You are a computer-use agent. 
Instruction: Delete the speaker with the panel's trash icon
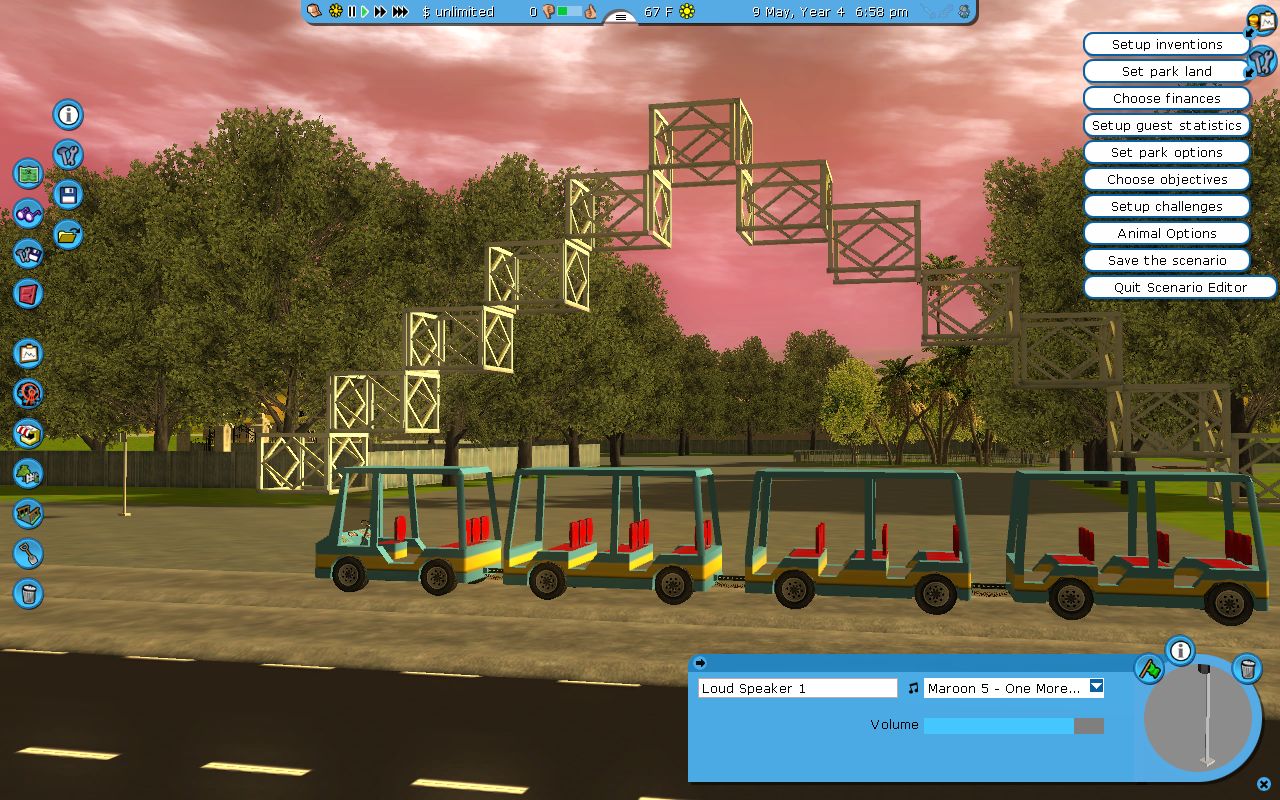click(1247, 668)
